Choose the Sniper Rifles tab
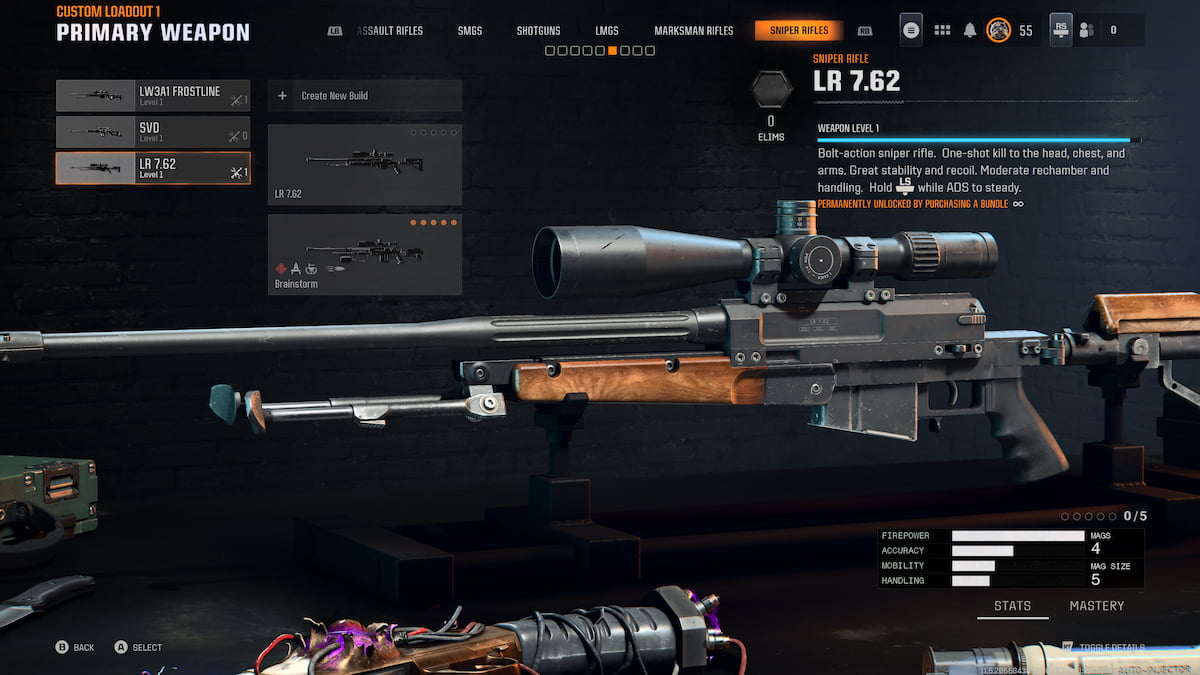Screen dimensions: 1200x675 (799, 31)
